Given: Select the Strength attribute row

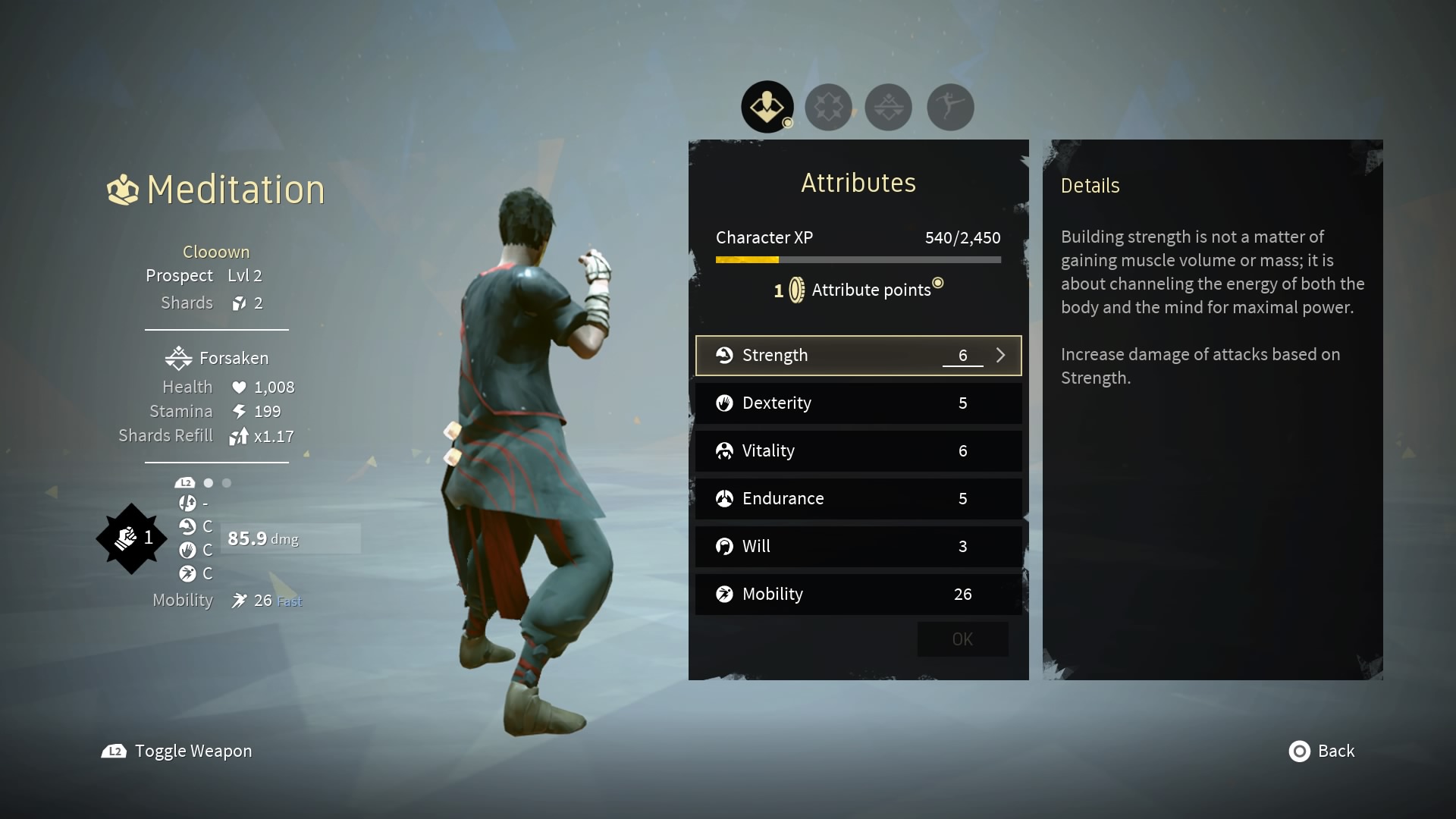Looking at the screenshot, I should pyautogui.click(x=834, y=356).
